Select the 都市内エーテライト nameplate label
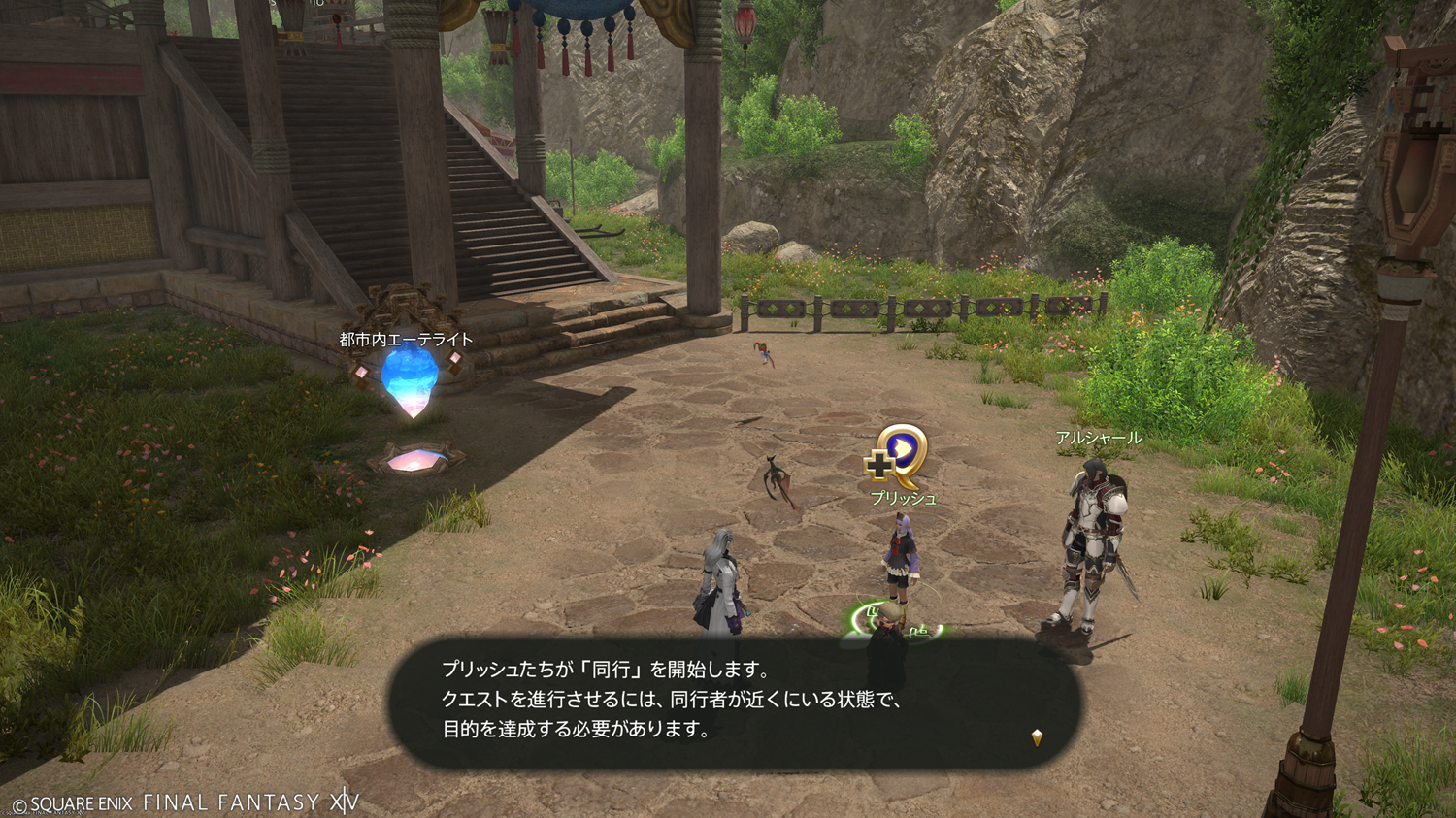Image resolution: width=1456 pixels, height=818 pixels. (406, 340)
